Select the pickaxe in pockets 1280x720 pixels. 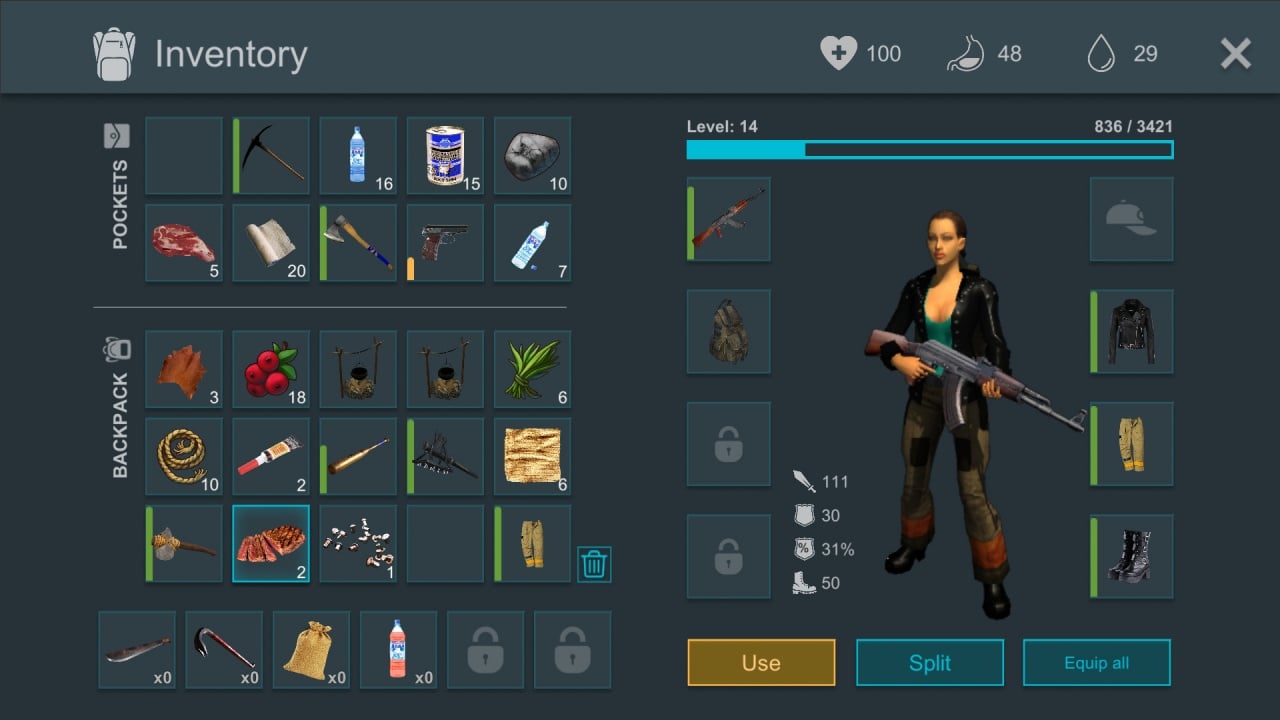point(271,155)
